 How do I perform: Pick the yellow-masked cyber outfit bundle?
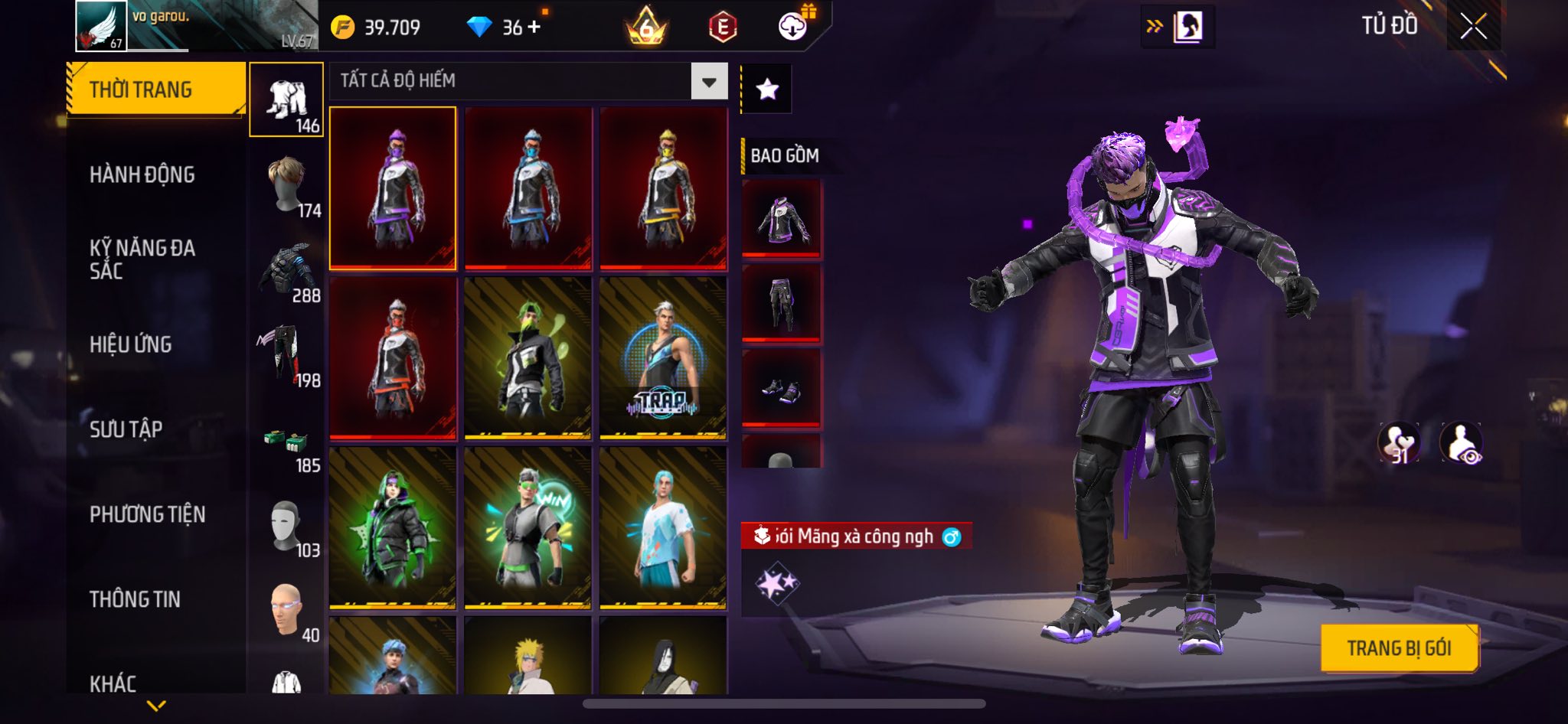point(663,188)
